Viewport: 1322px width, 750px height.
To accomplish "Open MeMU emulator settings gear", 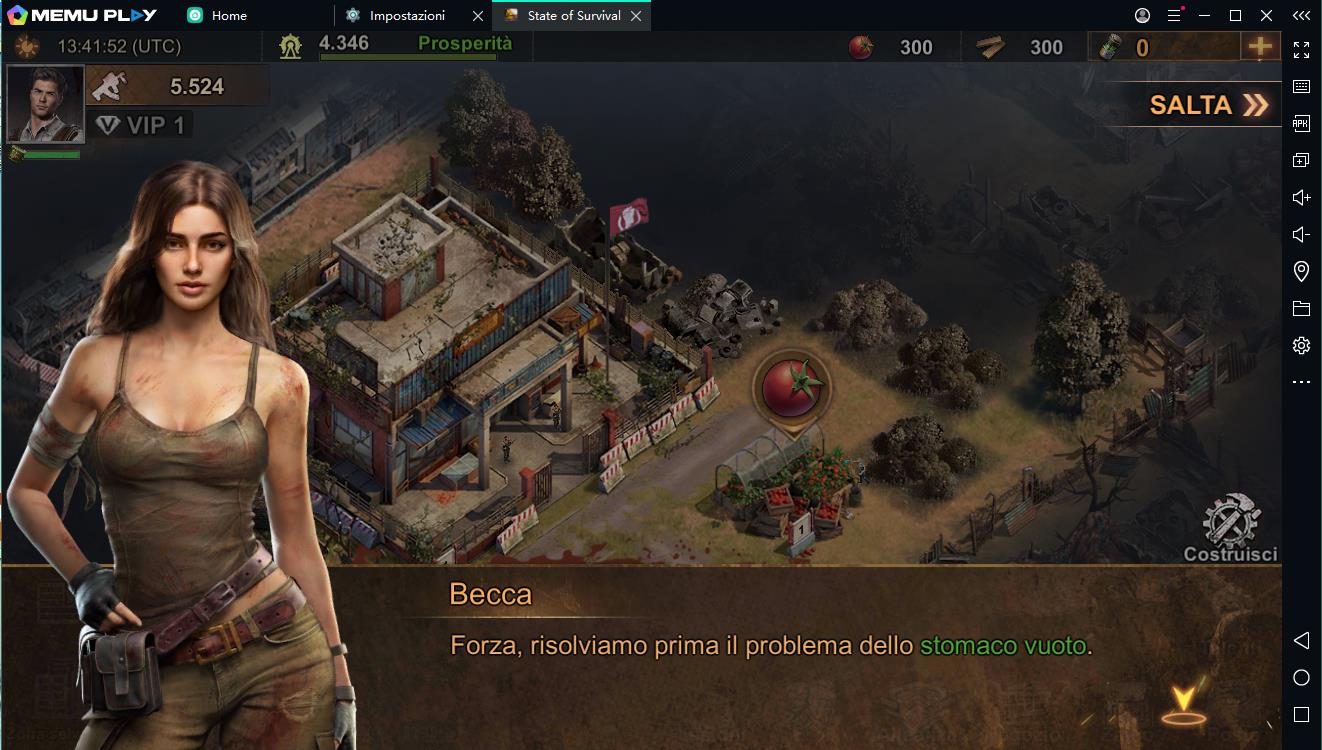I will 1300,344.
